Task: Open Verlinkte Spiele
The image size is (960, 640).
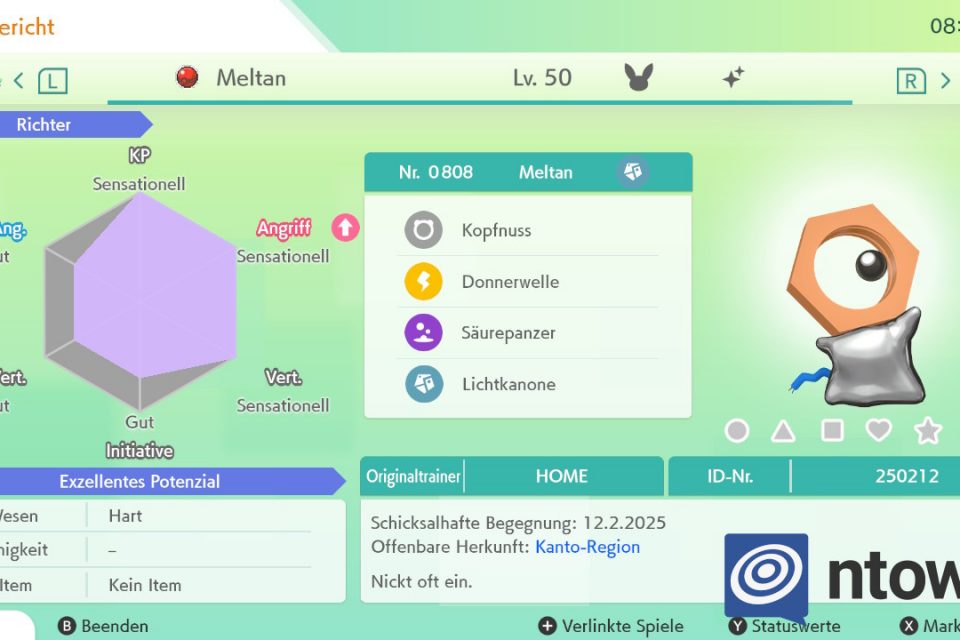Action: click(x=610, y=626)
